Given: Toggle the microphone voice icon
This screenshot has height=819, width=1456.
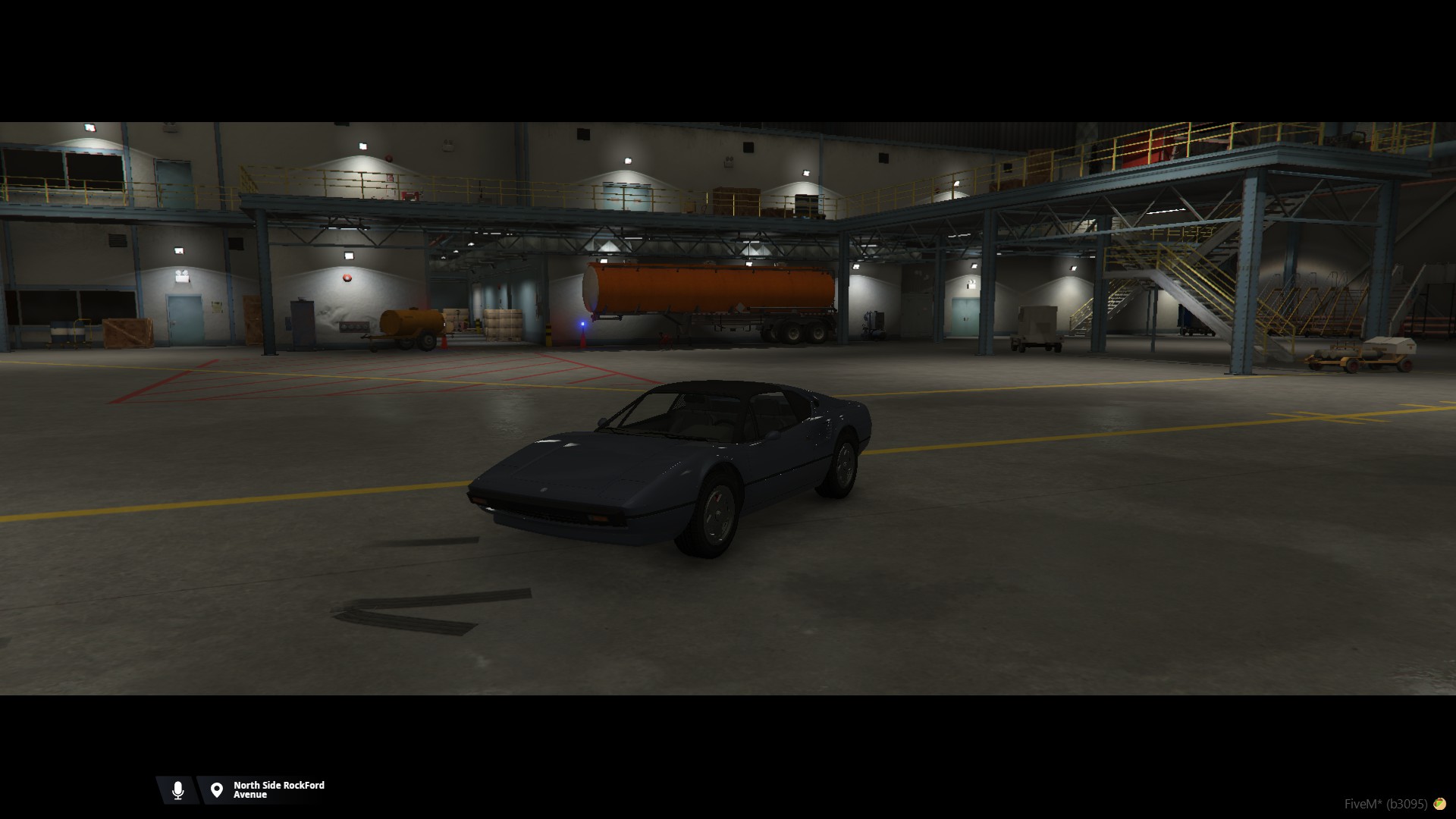Looking at the screenshot, I should coord(178,790).
